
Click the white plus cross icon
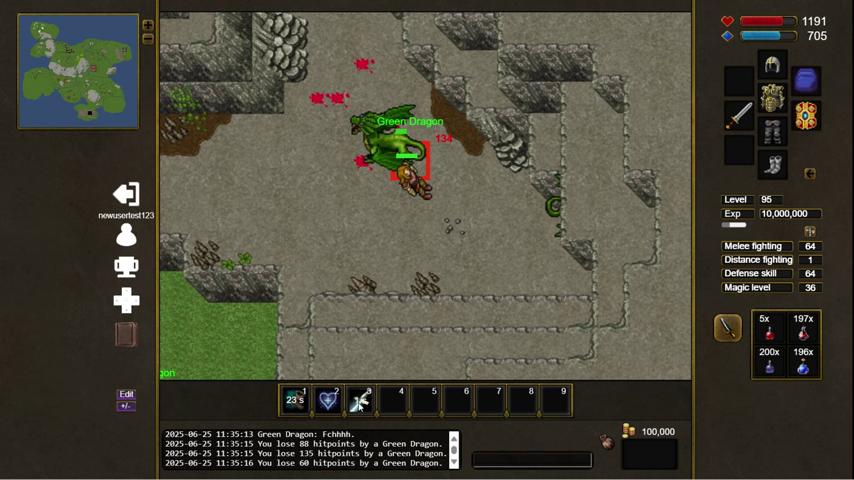[126, 300]
